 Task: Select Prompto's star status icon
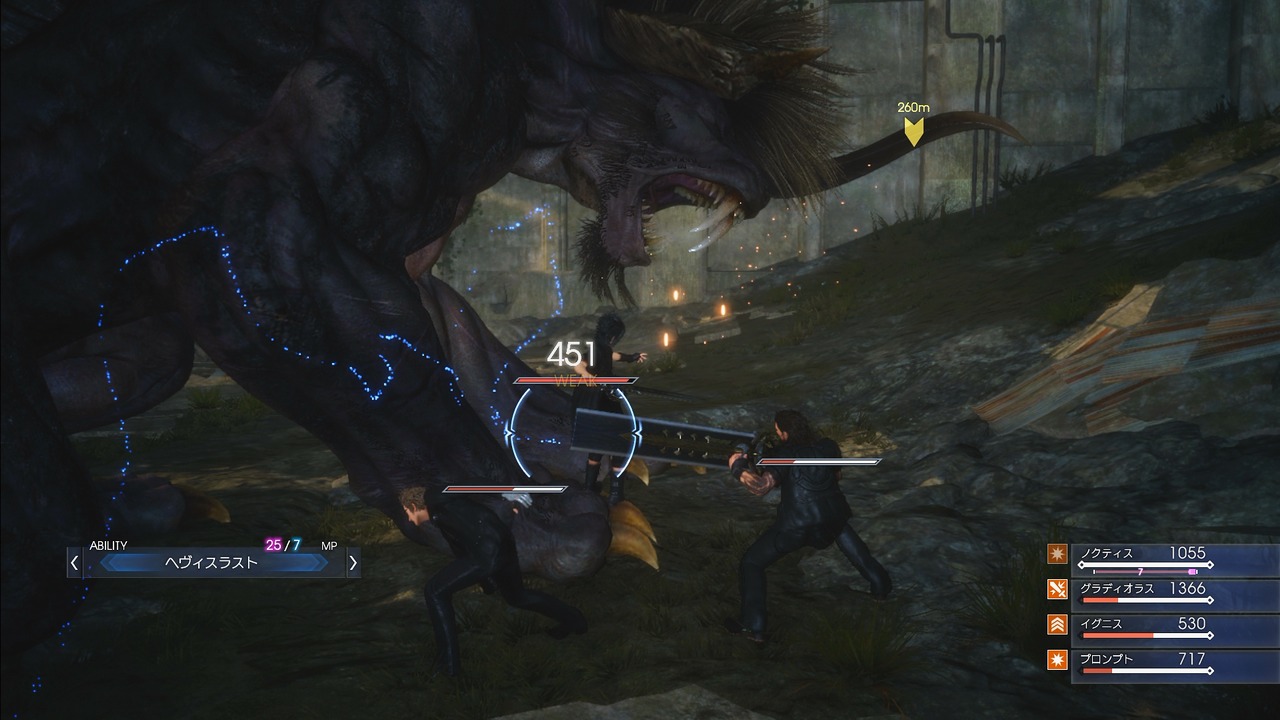point(1058,659)
